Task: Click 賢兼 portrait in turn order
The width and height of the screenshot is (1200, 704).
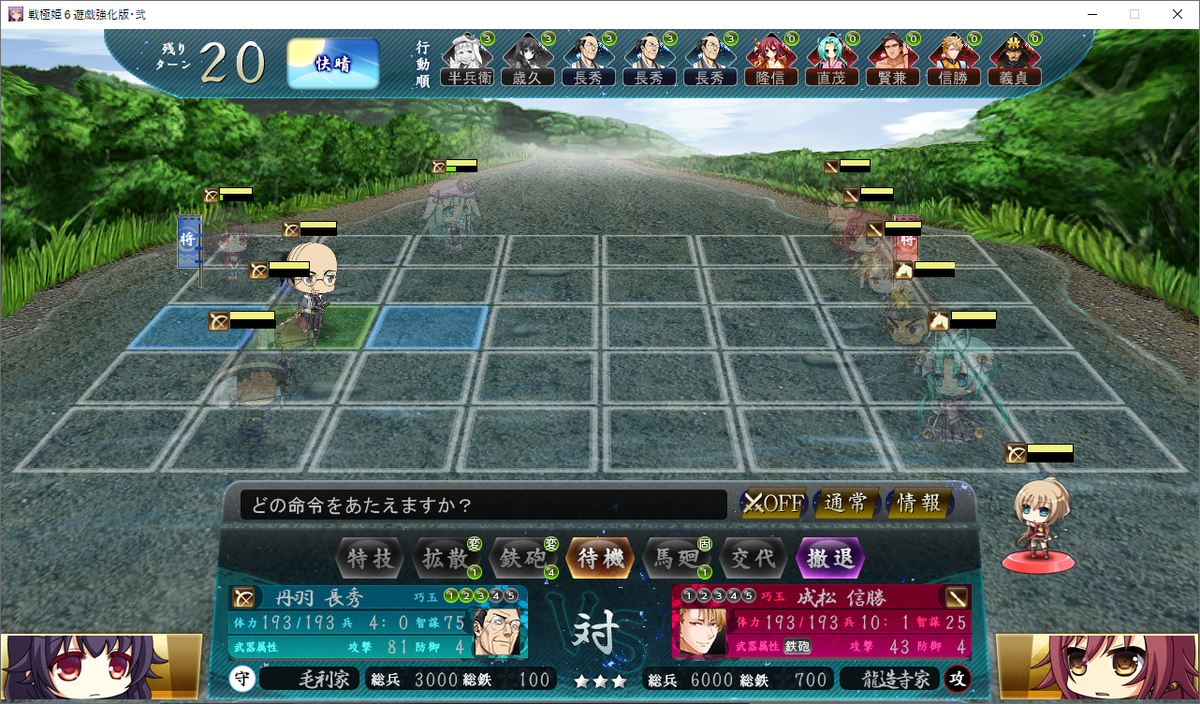Action: coord(893,57)
